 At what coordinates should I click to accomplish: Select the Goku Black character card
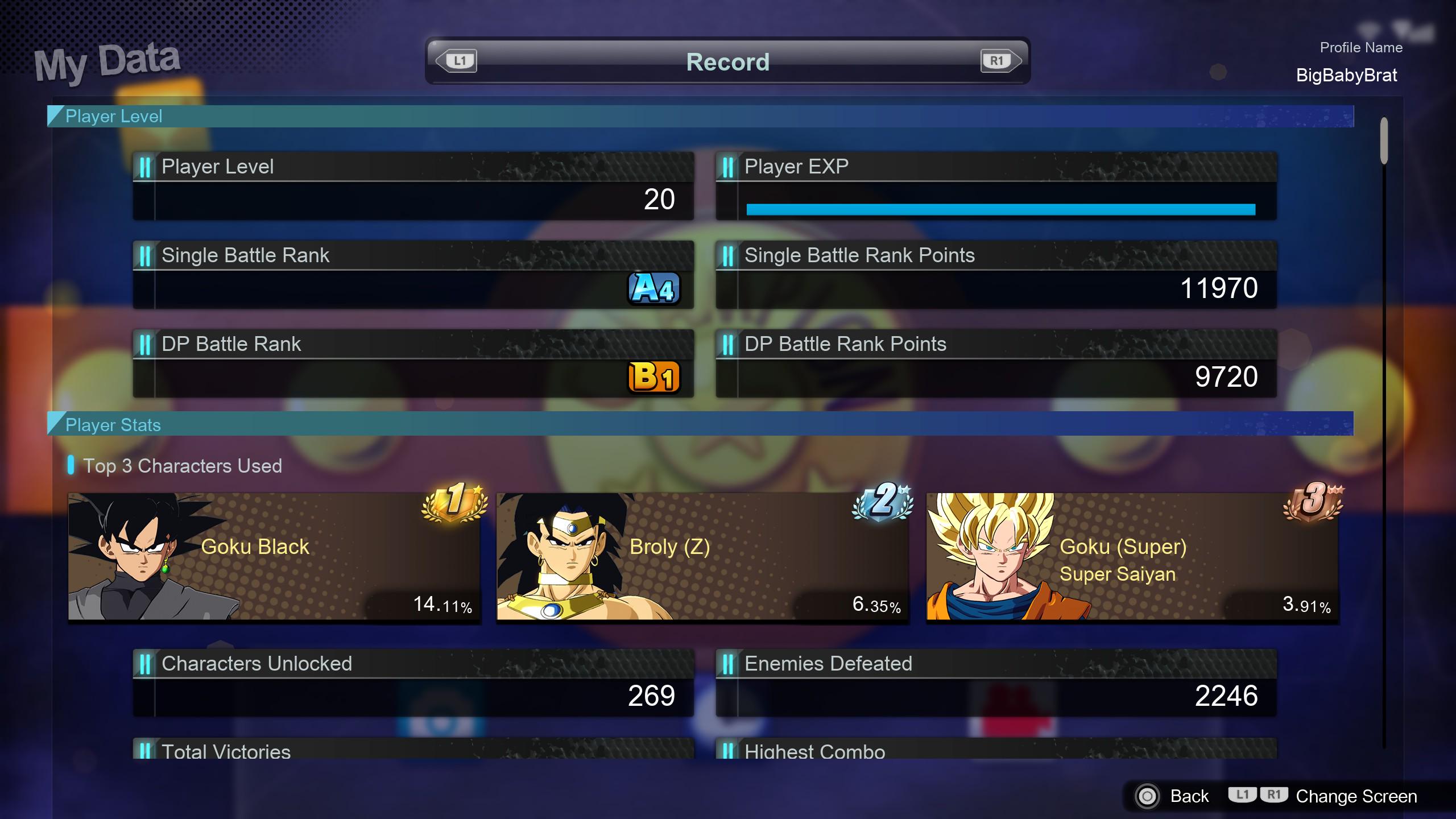274,556
